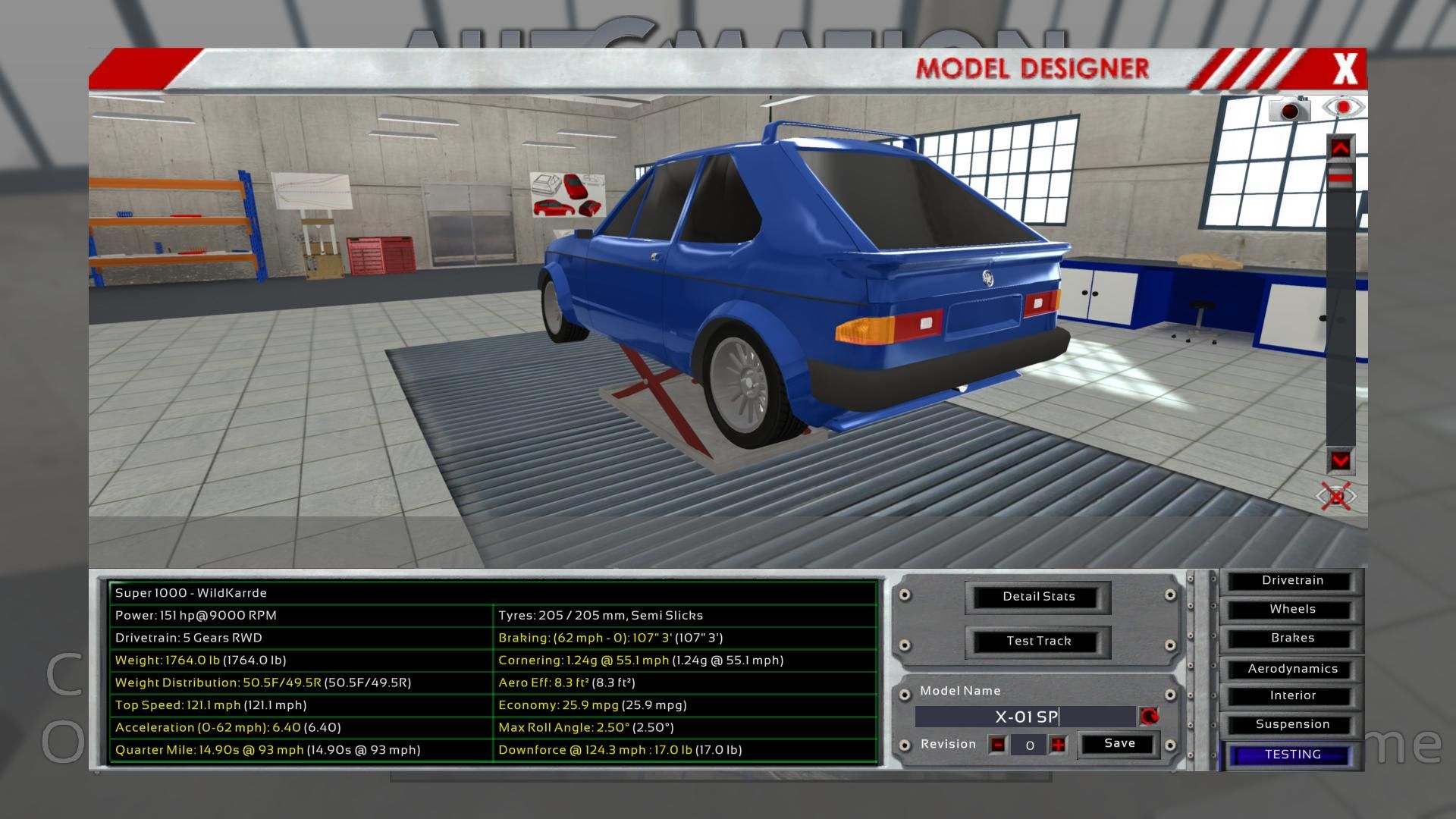Click the red icon beside the model name
Viewport: 1456px width, 819px height.
tap(1149, 717)
